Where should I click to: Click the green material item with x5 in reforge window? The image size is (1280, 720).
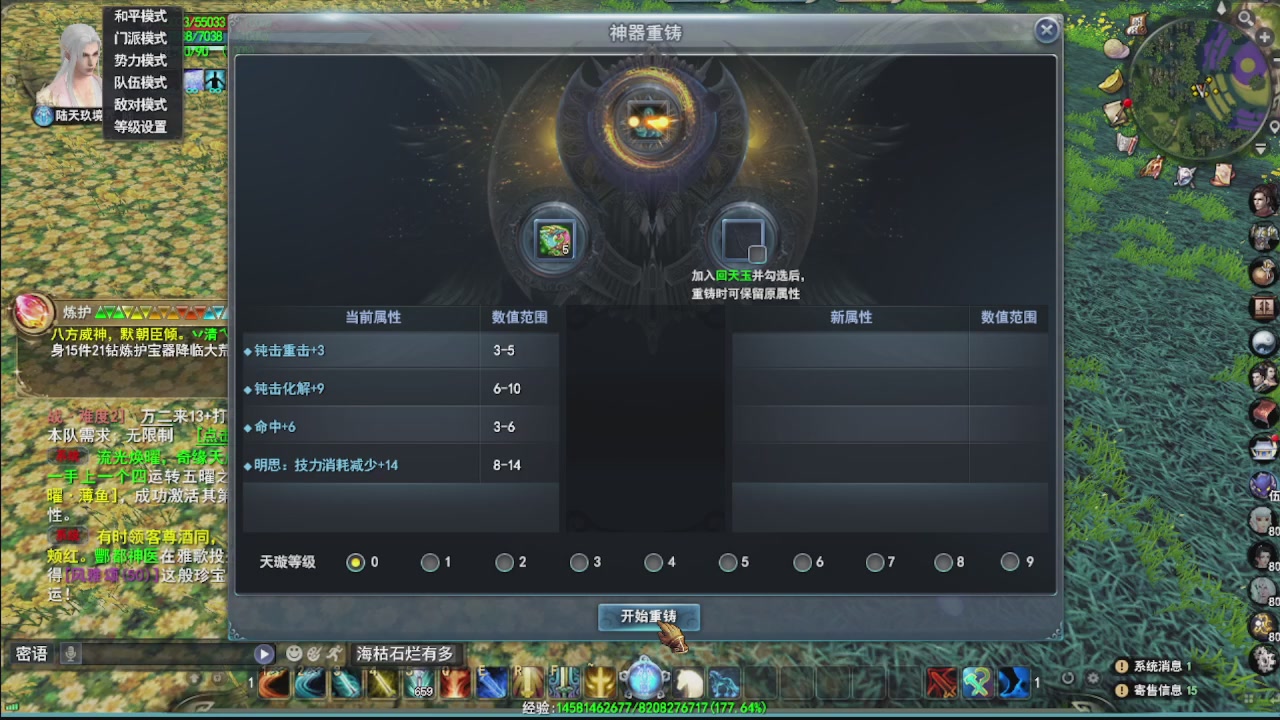556,240
